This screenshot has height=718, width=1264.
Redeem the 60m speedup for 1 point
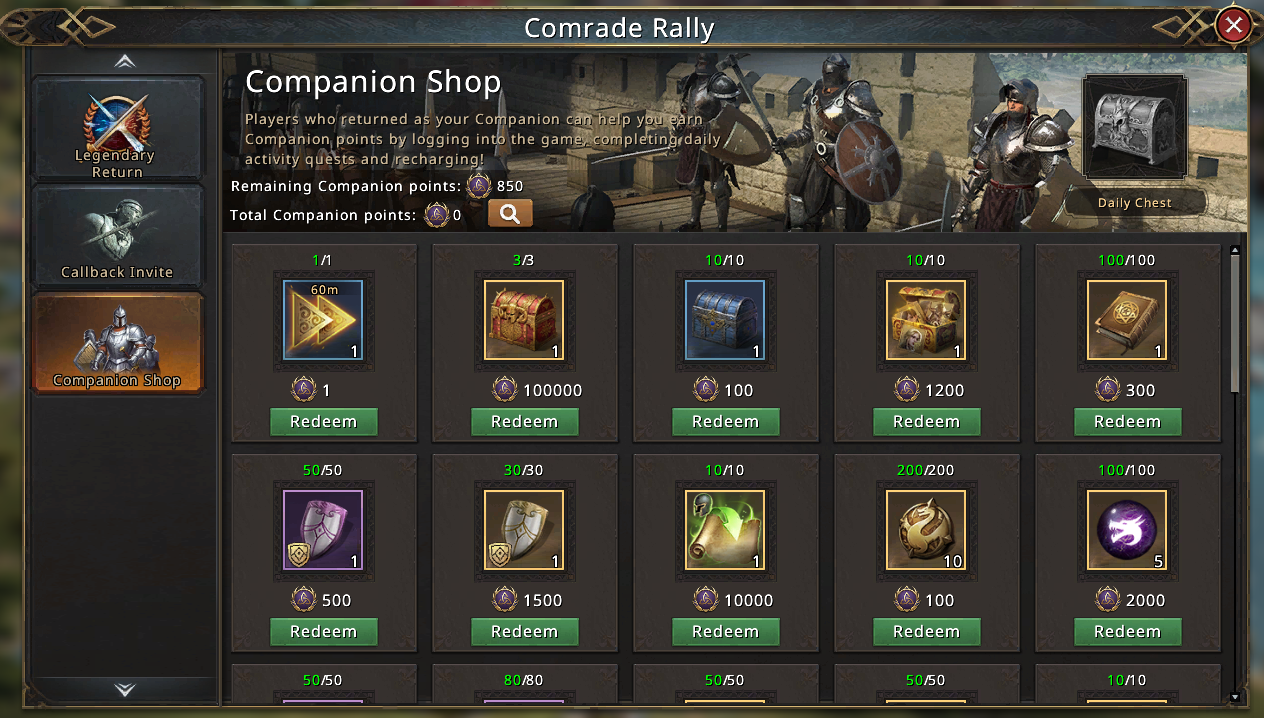tap(323, 422)
